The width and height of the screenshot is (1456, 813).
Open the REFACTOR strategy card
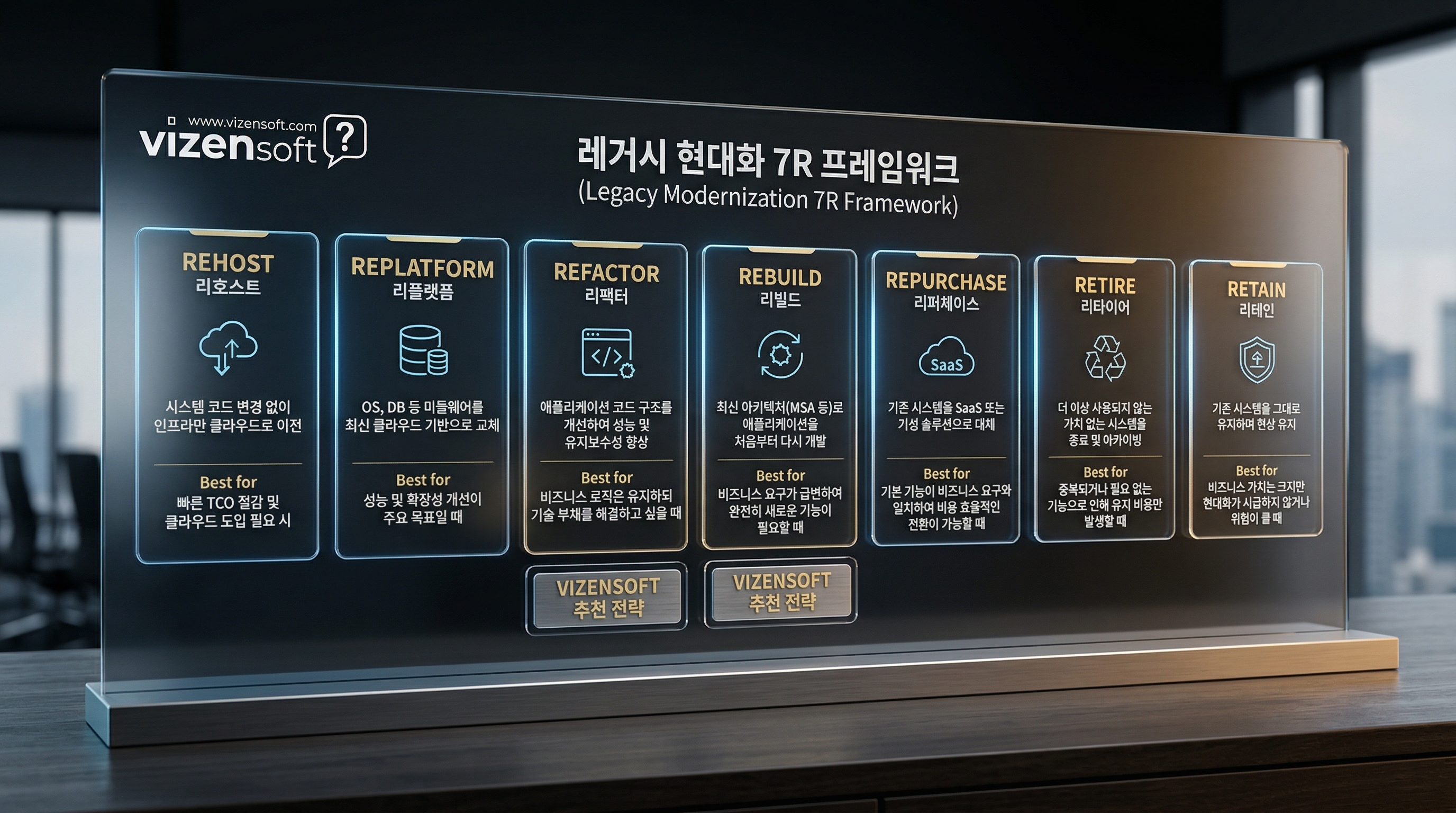pos(606,397)
